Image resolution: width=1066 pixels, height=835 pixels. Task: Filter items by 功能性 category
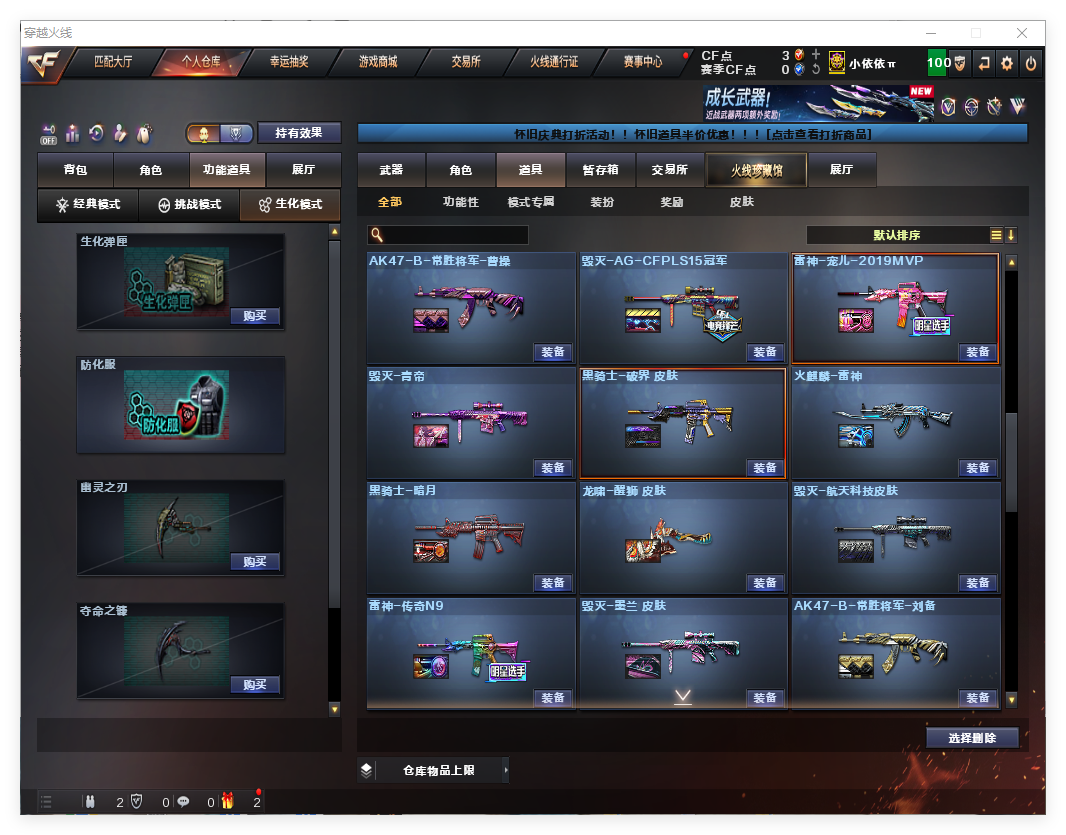click(460, 202)
